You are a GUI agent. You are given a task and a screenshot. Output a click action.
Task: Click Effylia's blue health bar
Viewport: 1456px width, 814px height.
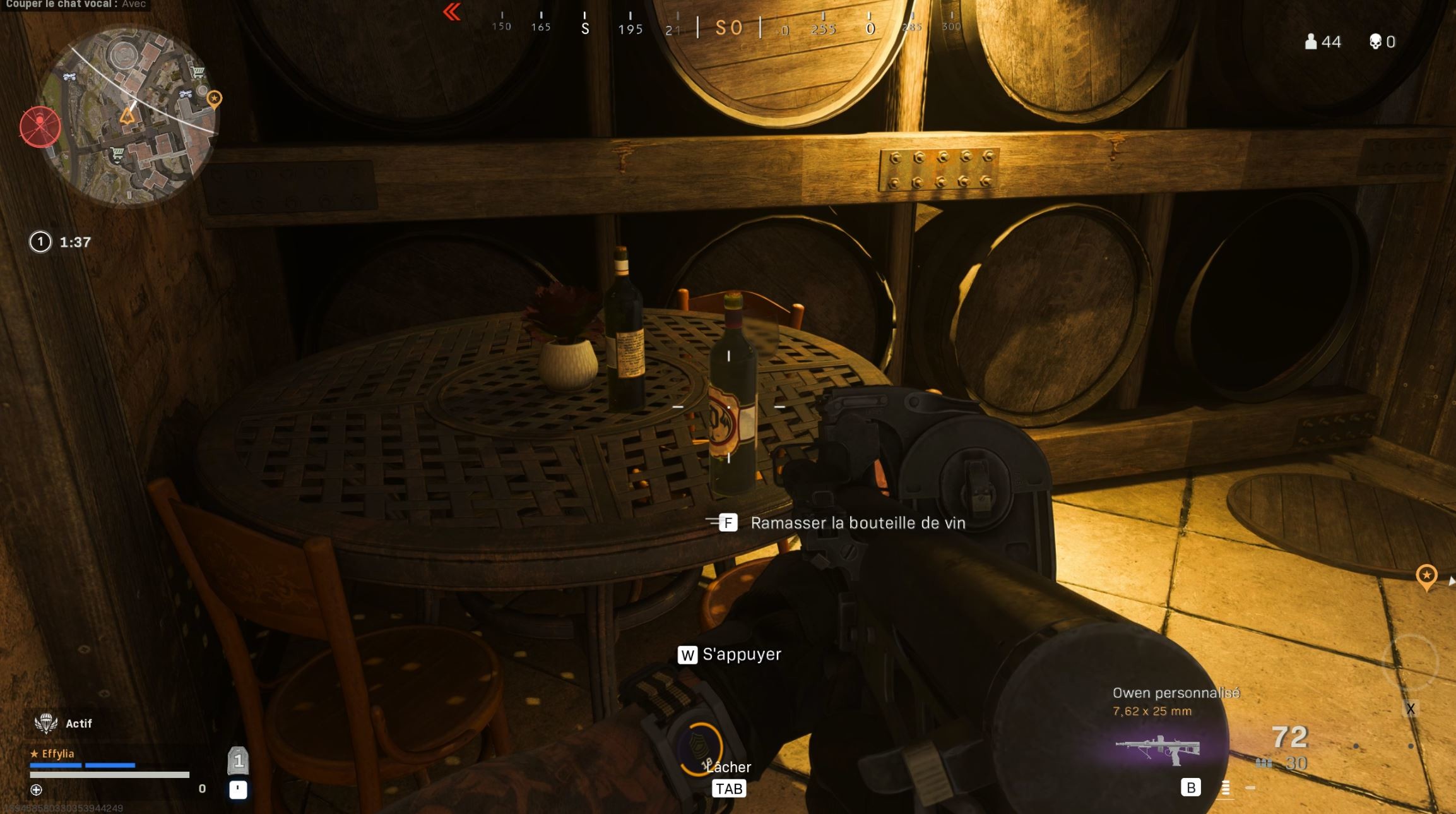point(82,764)
